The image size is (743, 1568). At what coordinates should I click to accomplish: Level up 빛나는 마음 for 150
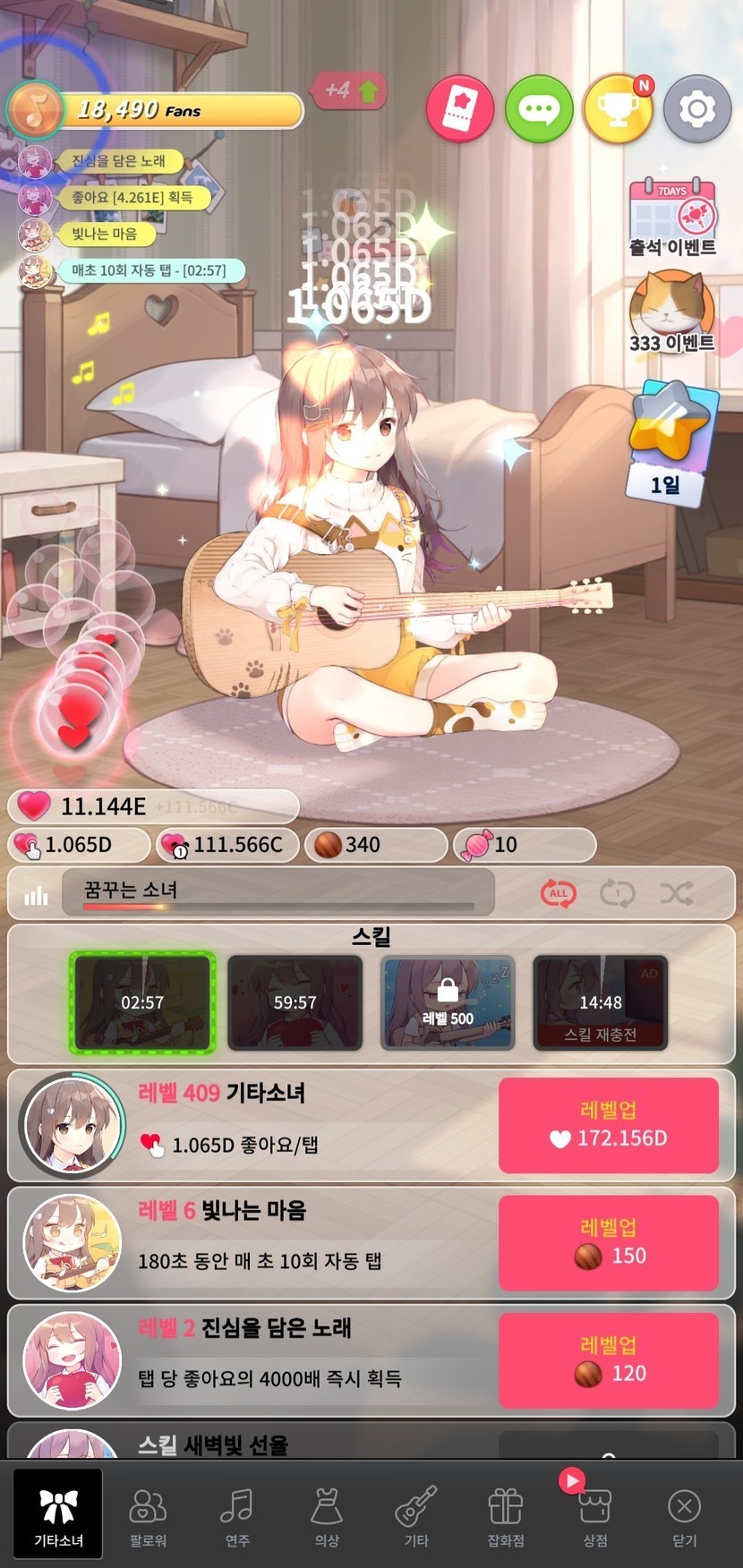(x=609, y=1243)
